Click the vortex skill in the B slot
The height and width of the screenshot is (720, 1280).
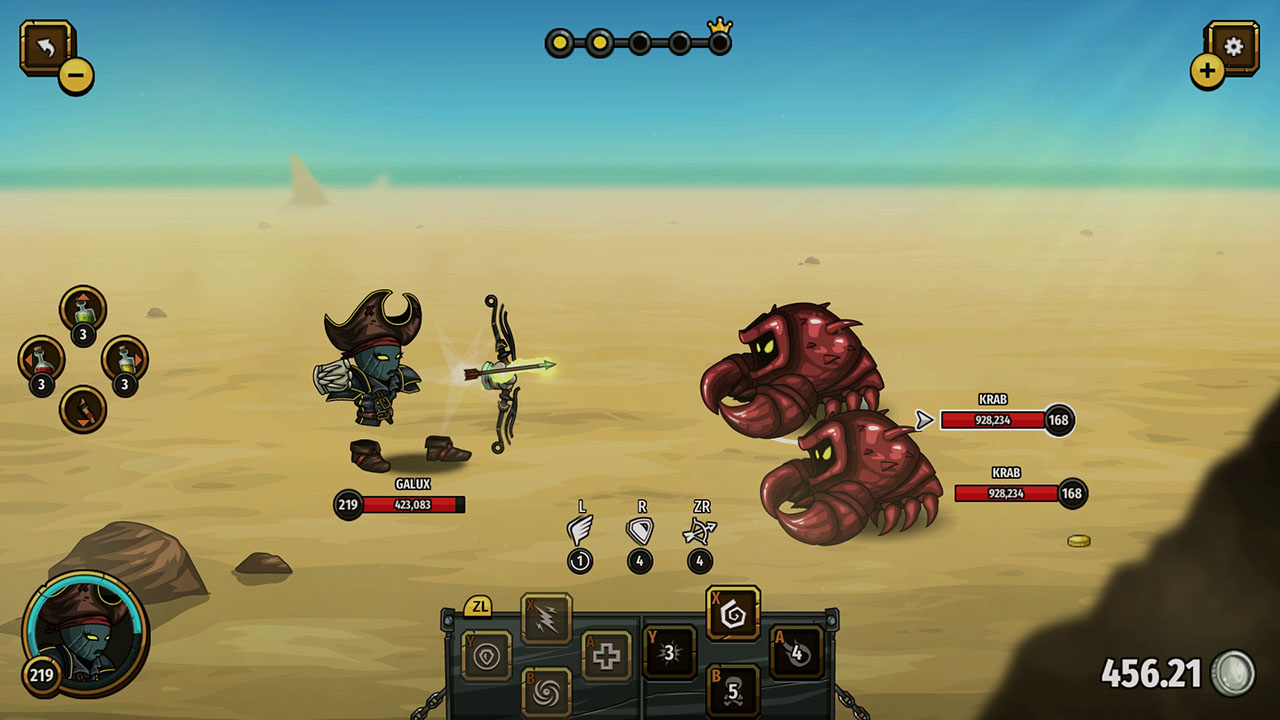[x=547, y=691]
